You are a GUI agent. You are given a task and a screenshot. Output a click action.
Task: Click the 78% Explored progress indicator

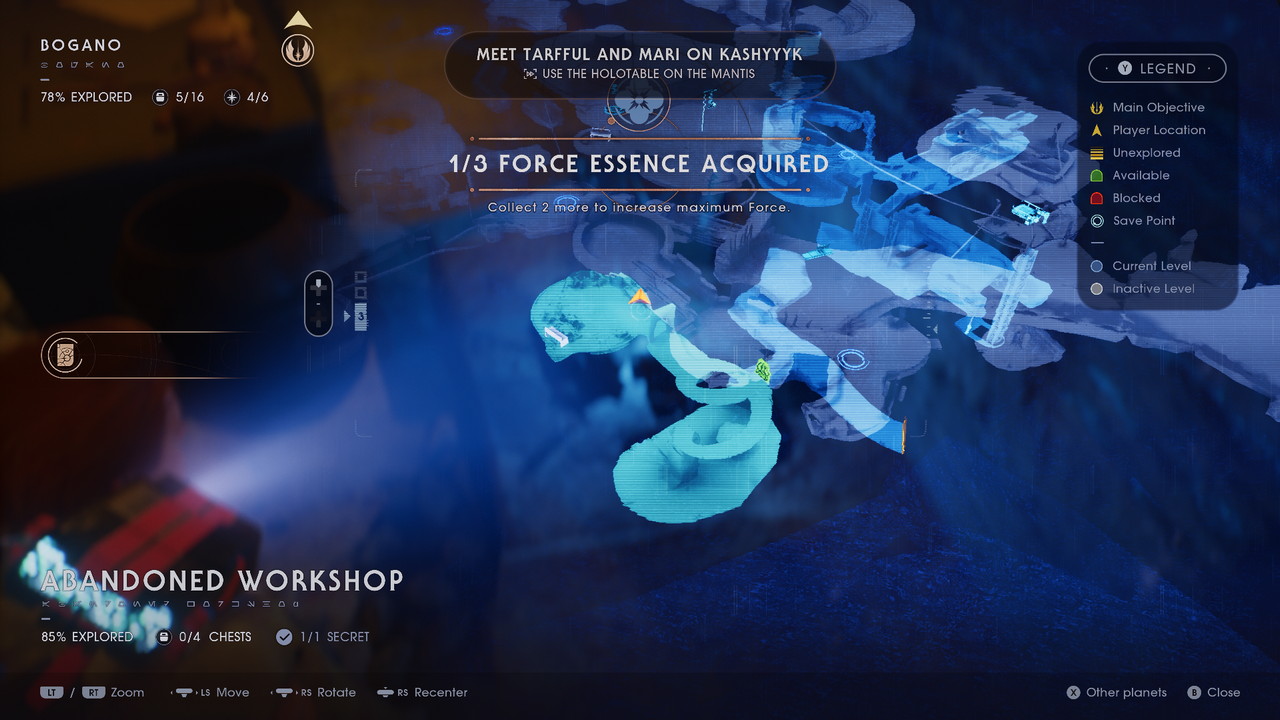click(x=86, y=97)
